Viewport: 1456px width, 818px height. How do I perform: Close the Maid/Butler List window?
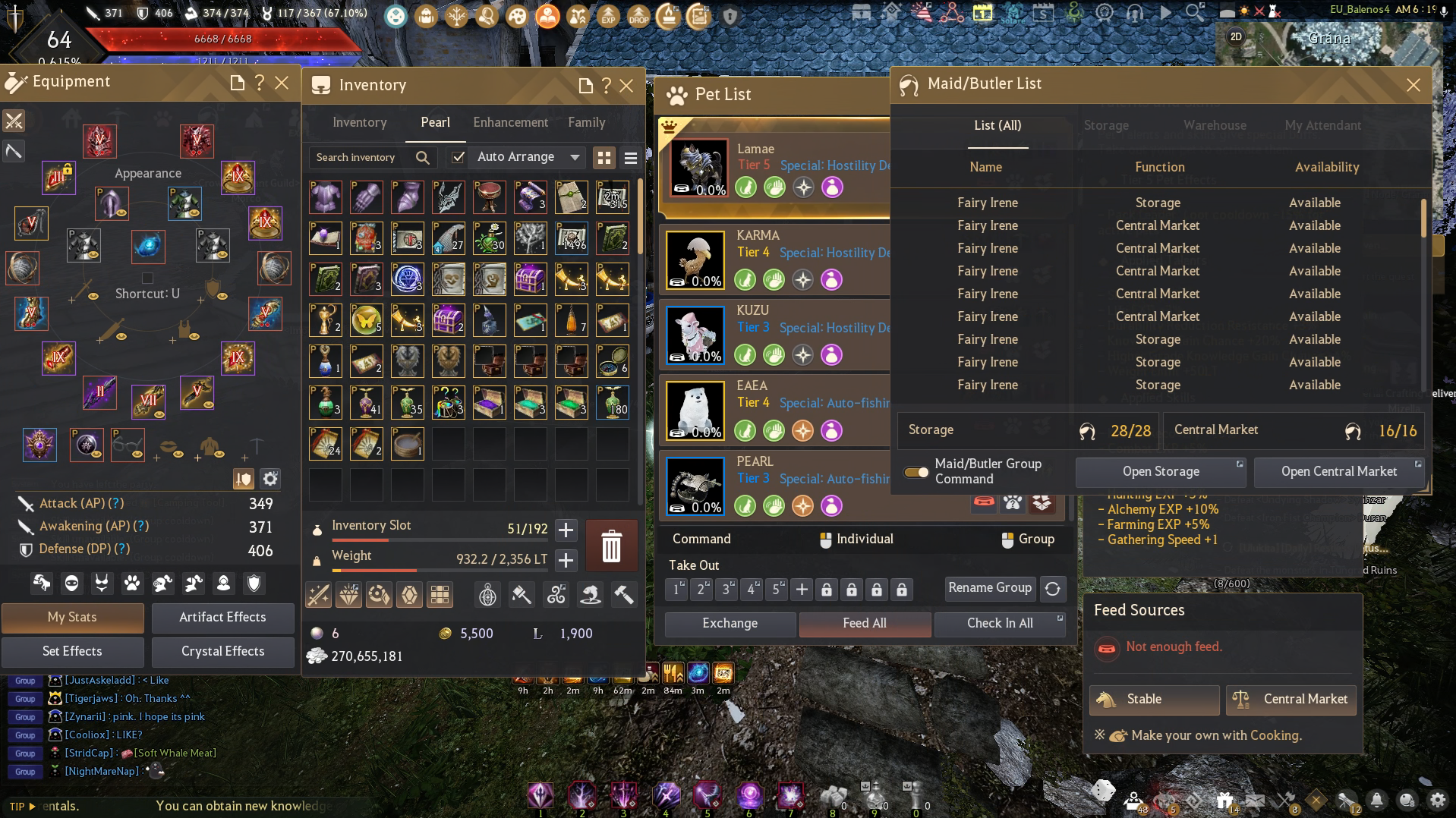(1413, 85)
